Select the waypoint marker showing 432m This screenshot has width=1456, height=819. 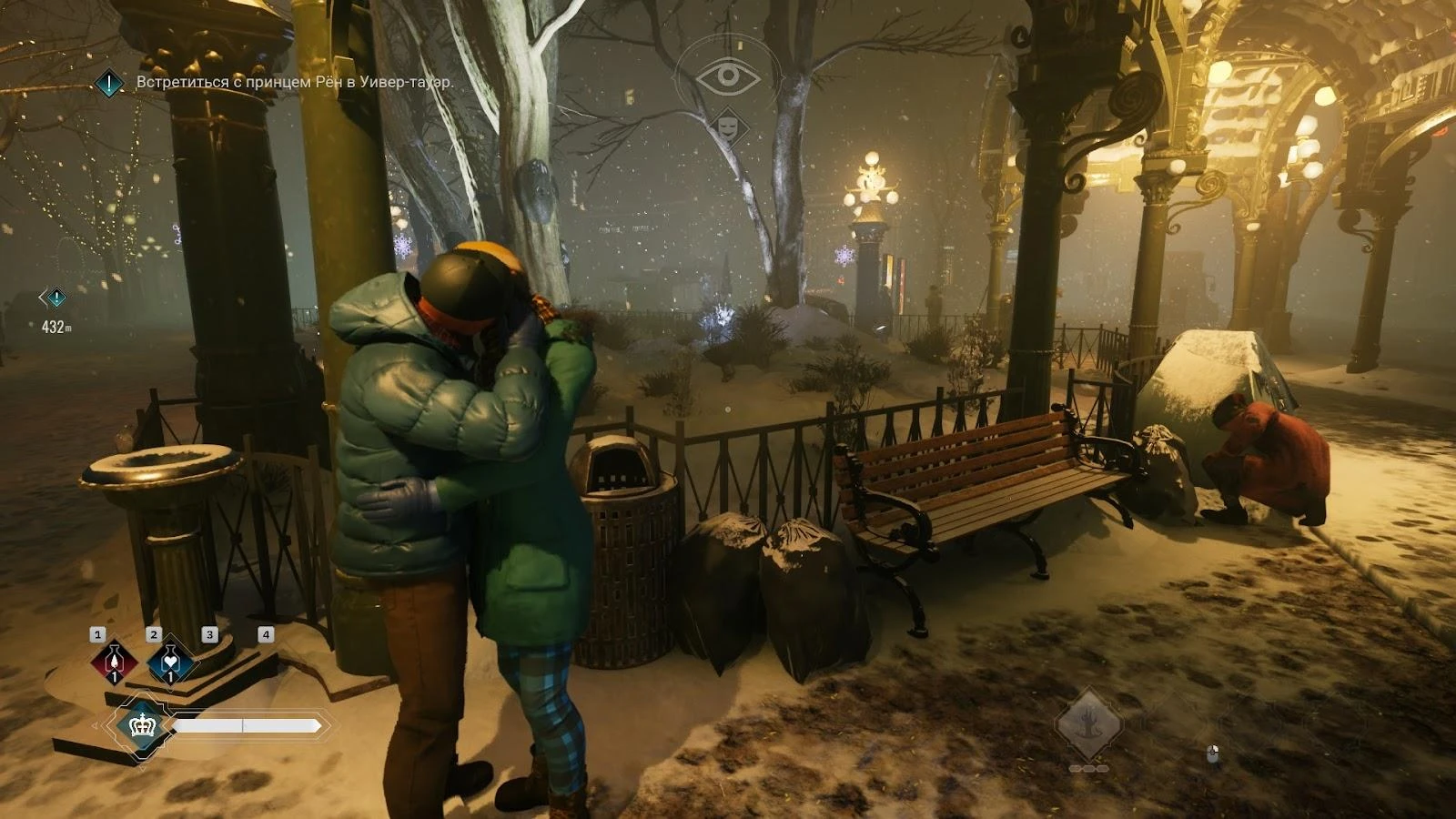pyautogui.click(x=56, y=298)
